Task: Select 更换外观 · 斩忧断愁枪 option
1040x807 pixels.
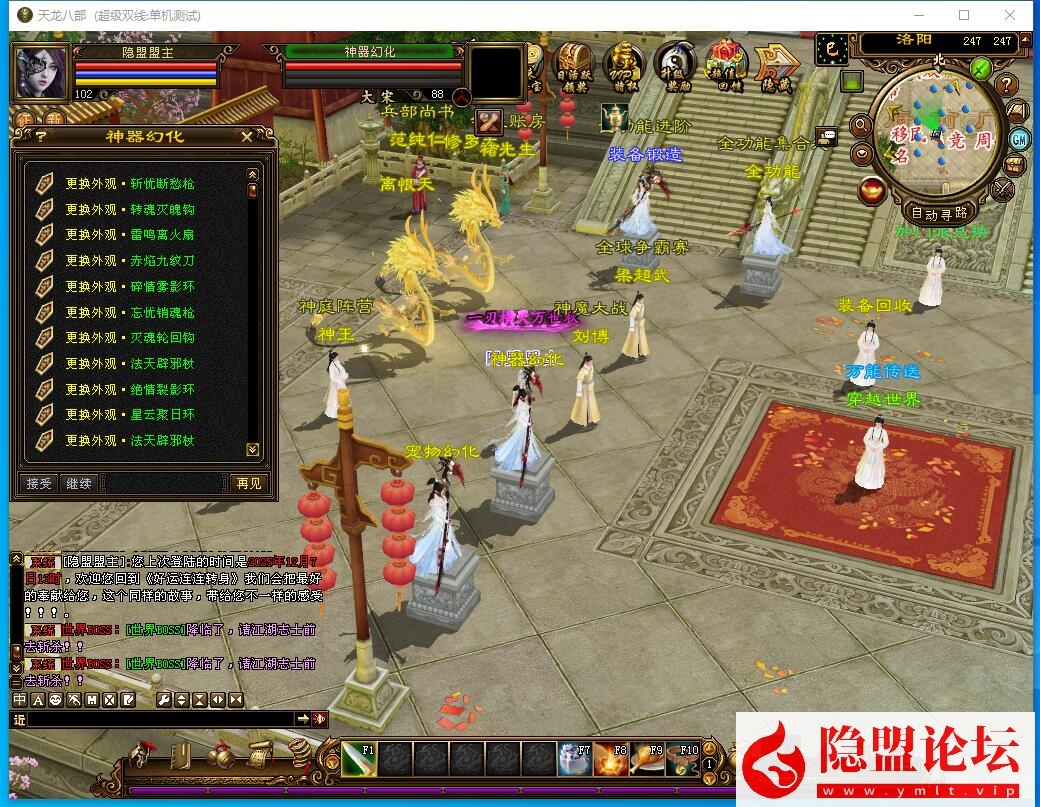Action: [130, 184]
